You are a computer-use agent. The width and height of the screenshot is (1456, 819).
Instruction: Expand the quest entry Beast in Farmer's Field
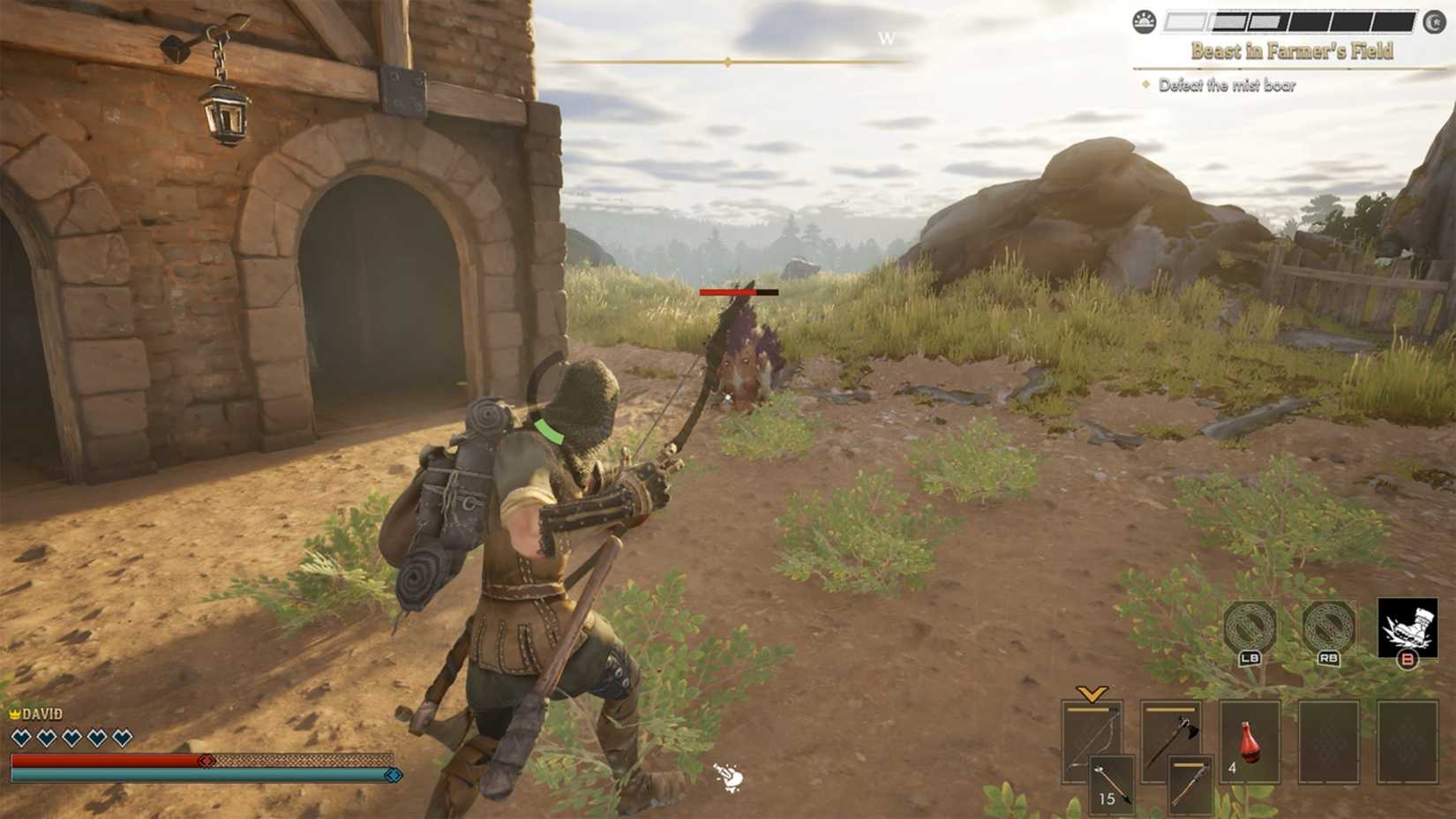[x=1291, y=49]
